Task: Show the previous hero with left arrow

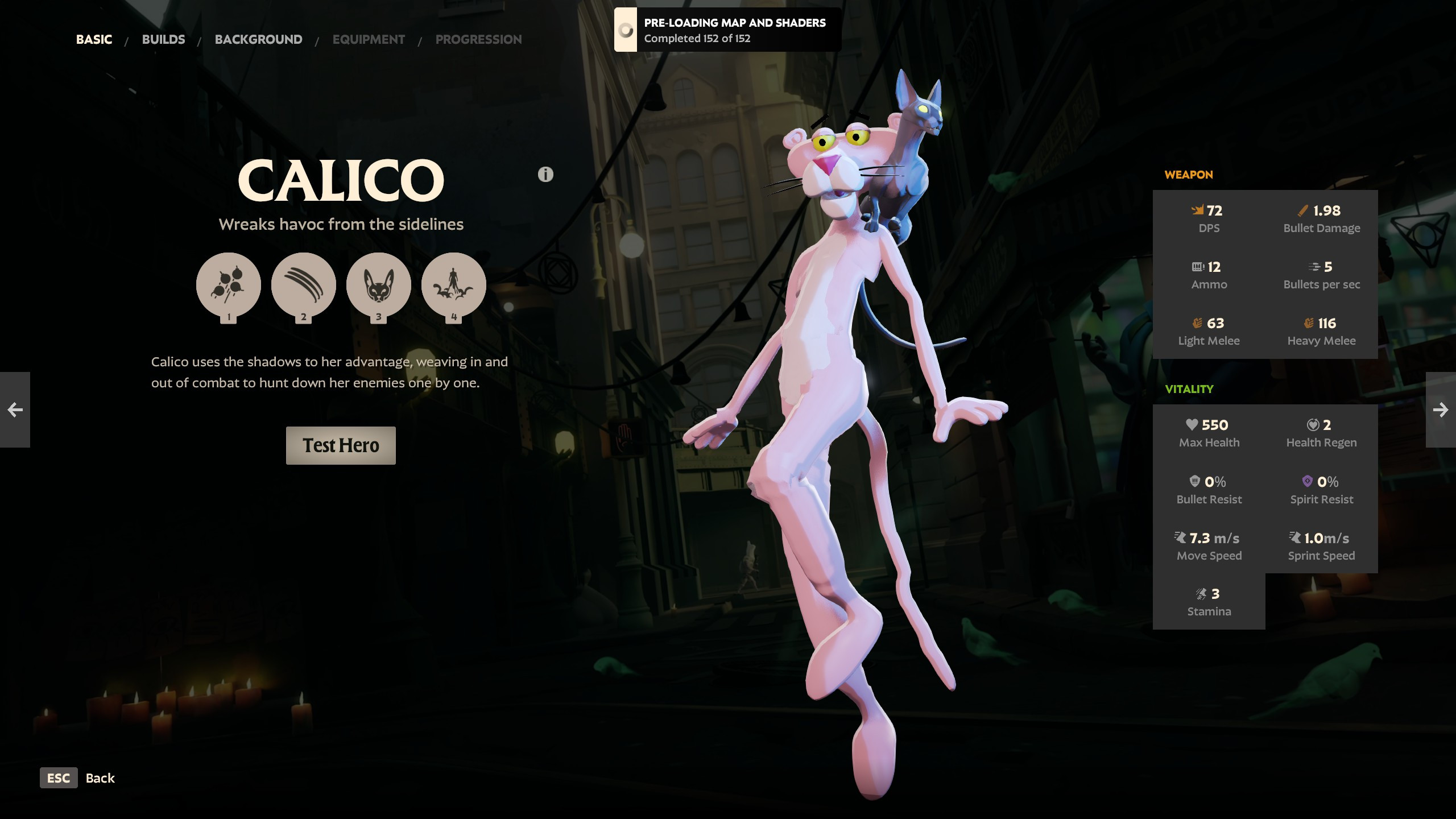Action: pyautogui.click(x=15, y=409)
